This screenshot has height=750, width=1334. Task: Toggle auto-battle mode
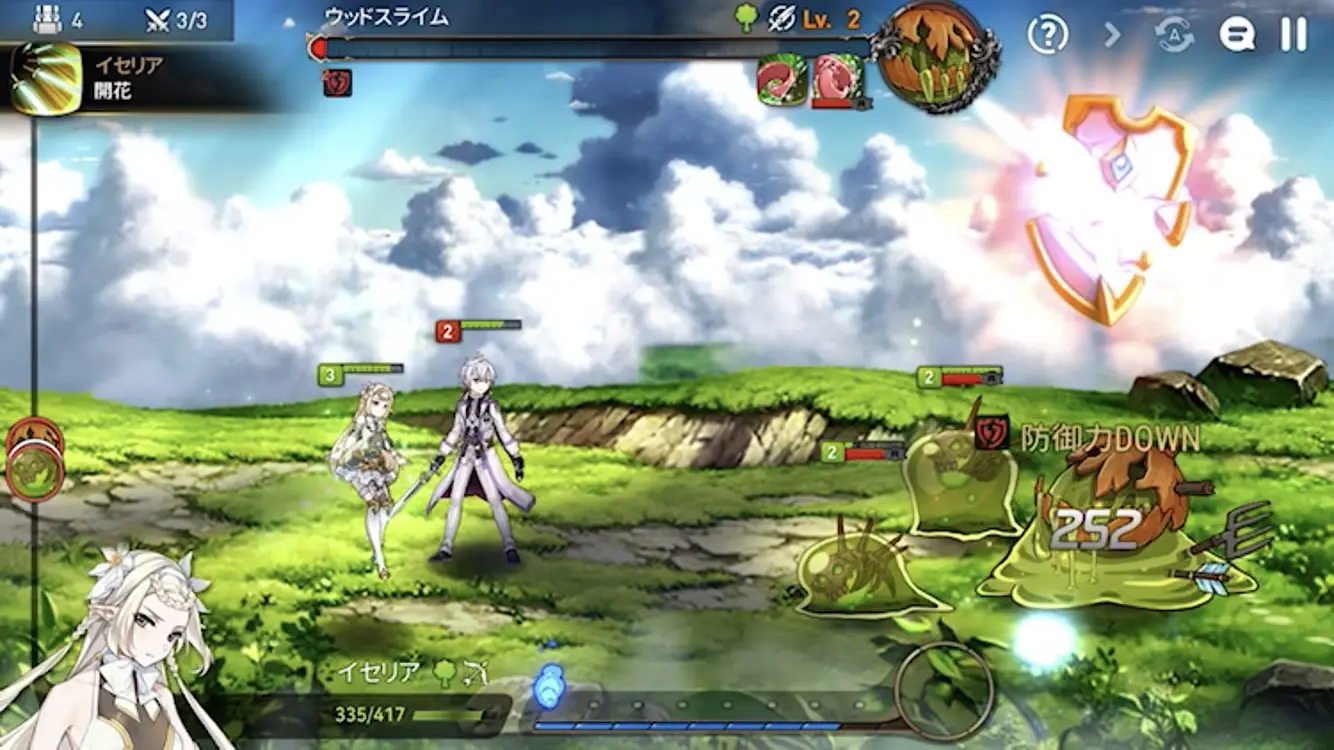click(1175, 35)
